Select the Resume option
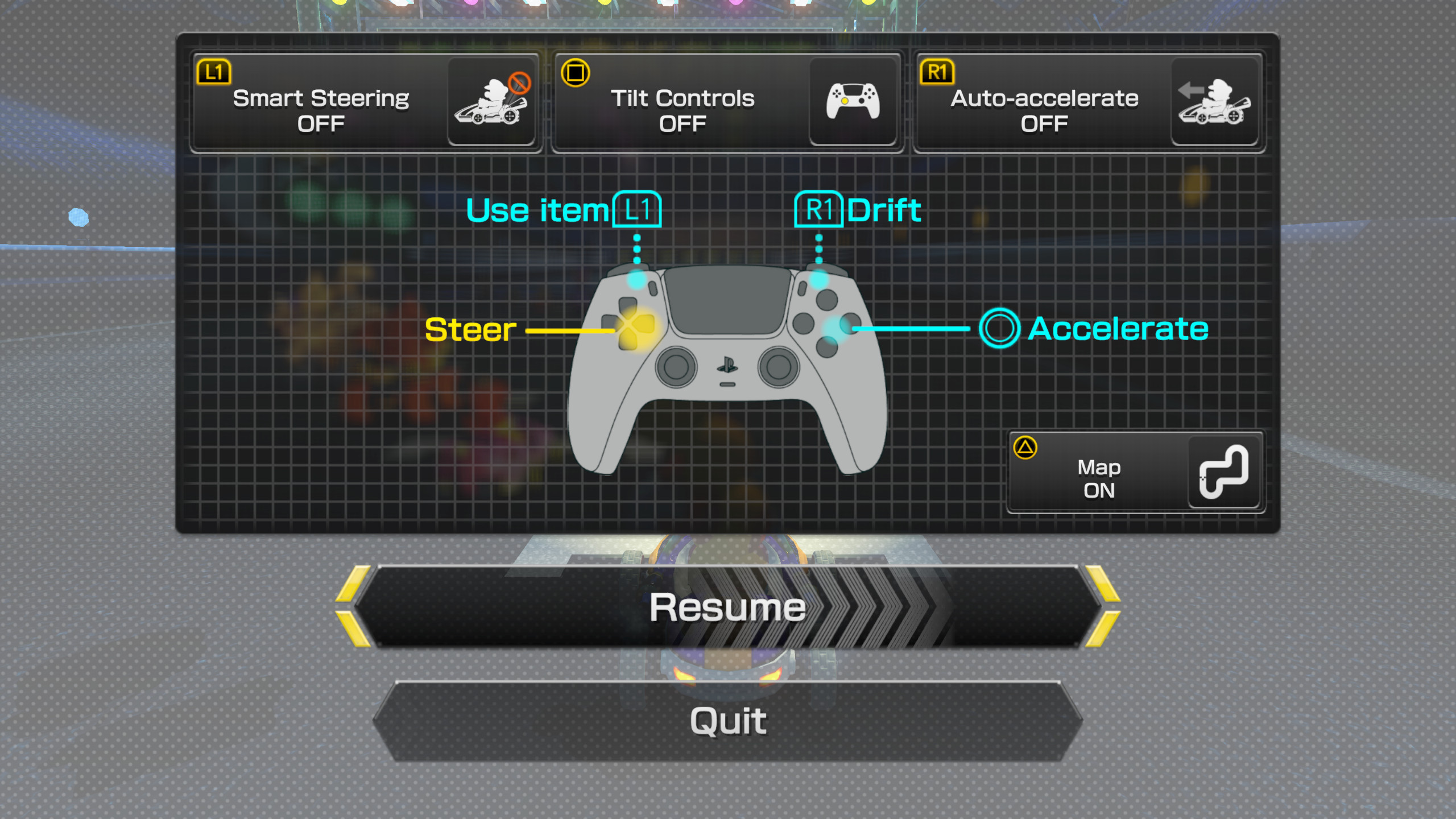This screenshot has width=1456, height=819. point(727,606)
